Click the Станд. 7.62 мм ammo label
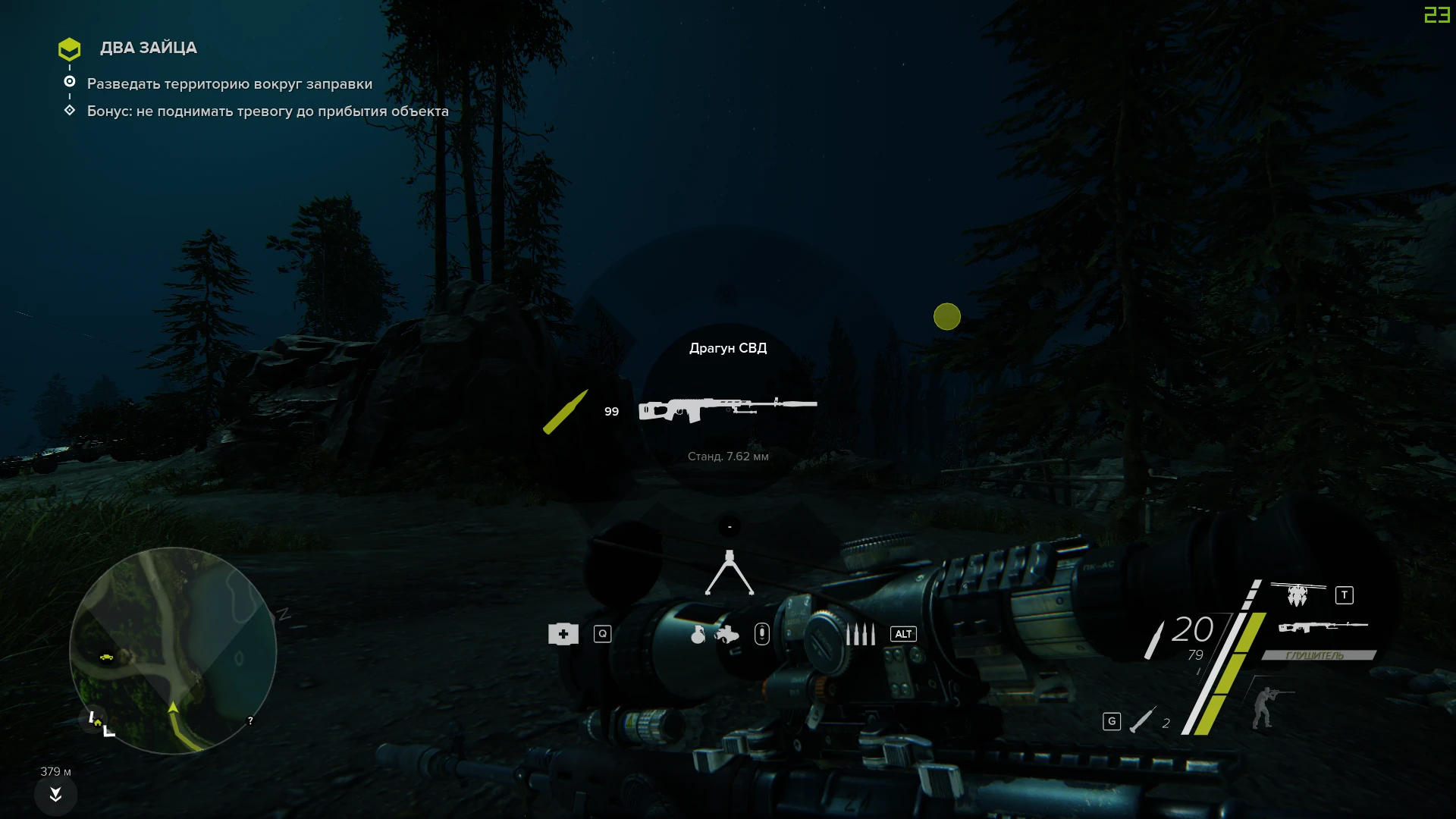Viewport: 1456px width, 819px height. point(728,457)
